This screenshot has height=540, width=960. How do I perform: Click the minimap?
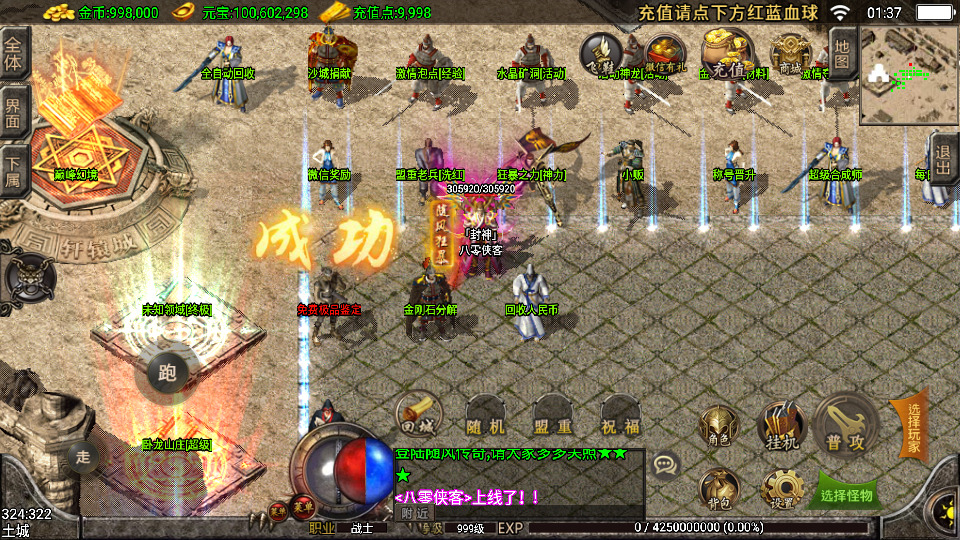[909, 75]
